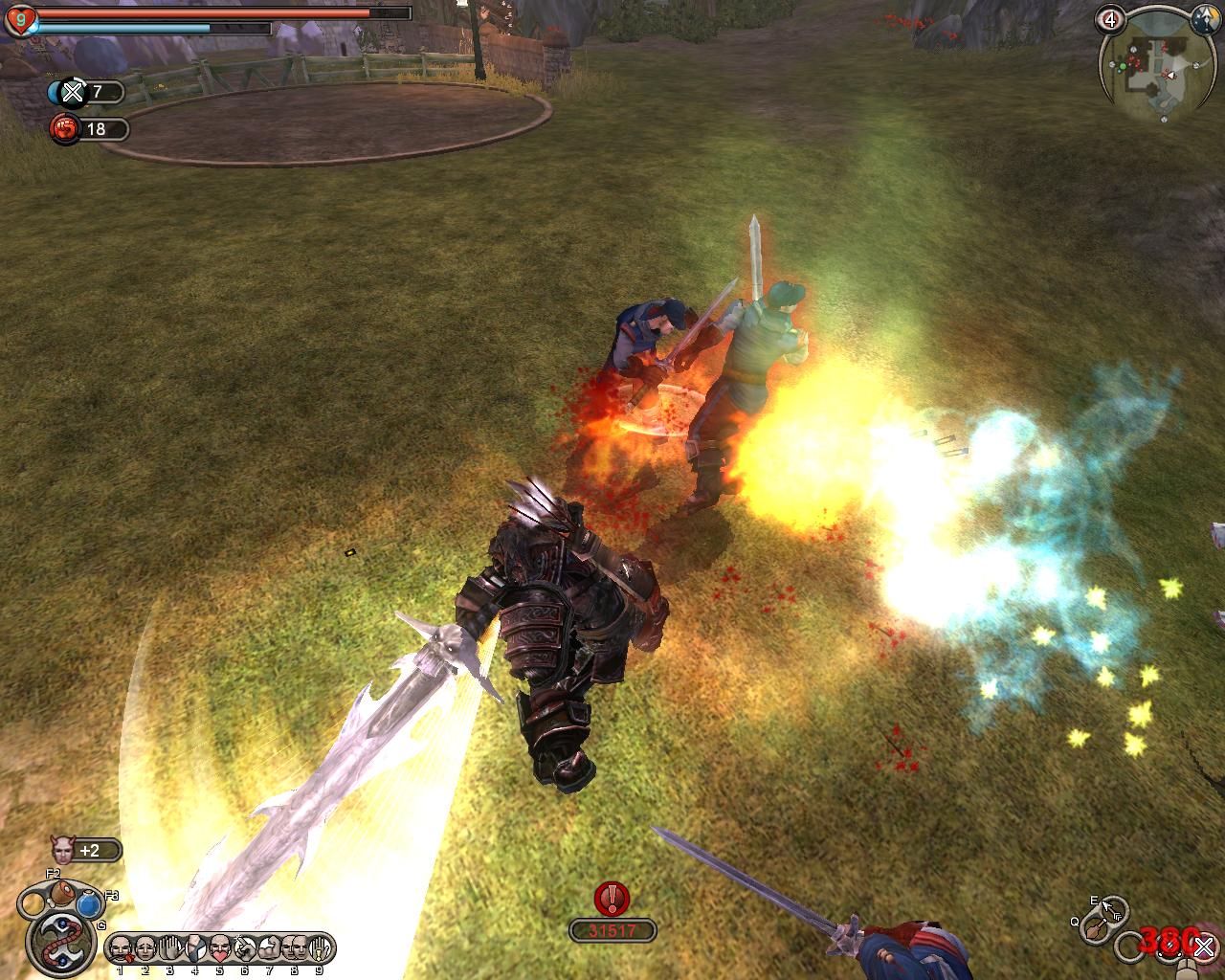The height and width of the screenshot is (980, 1225).
Task: Click the red fist combat multiplier icon
Action: coord(65,128)
